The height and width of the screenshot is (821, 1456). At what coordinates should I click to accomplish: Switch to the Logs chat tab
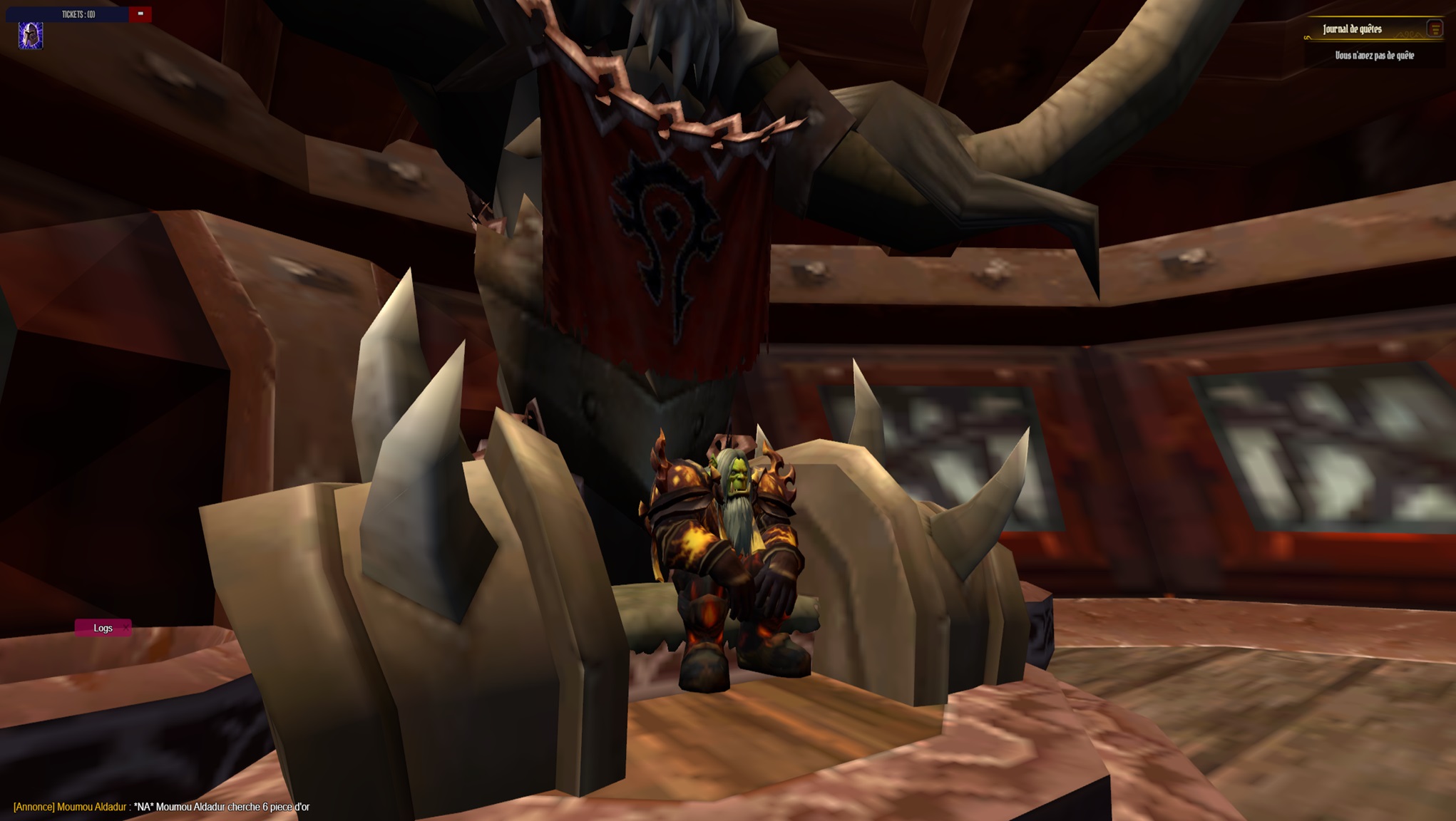[103, 628]
